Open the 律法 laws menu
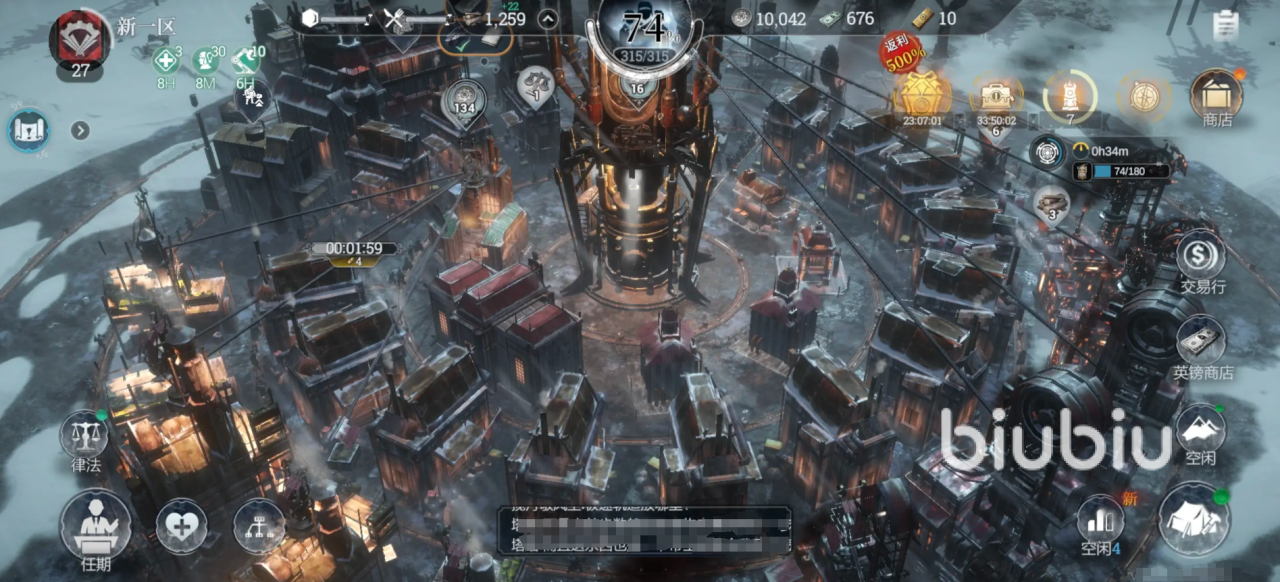1280x582 pixels. coord(85,436)
